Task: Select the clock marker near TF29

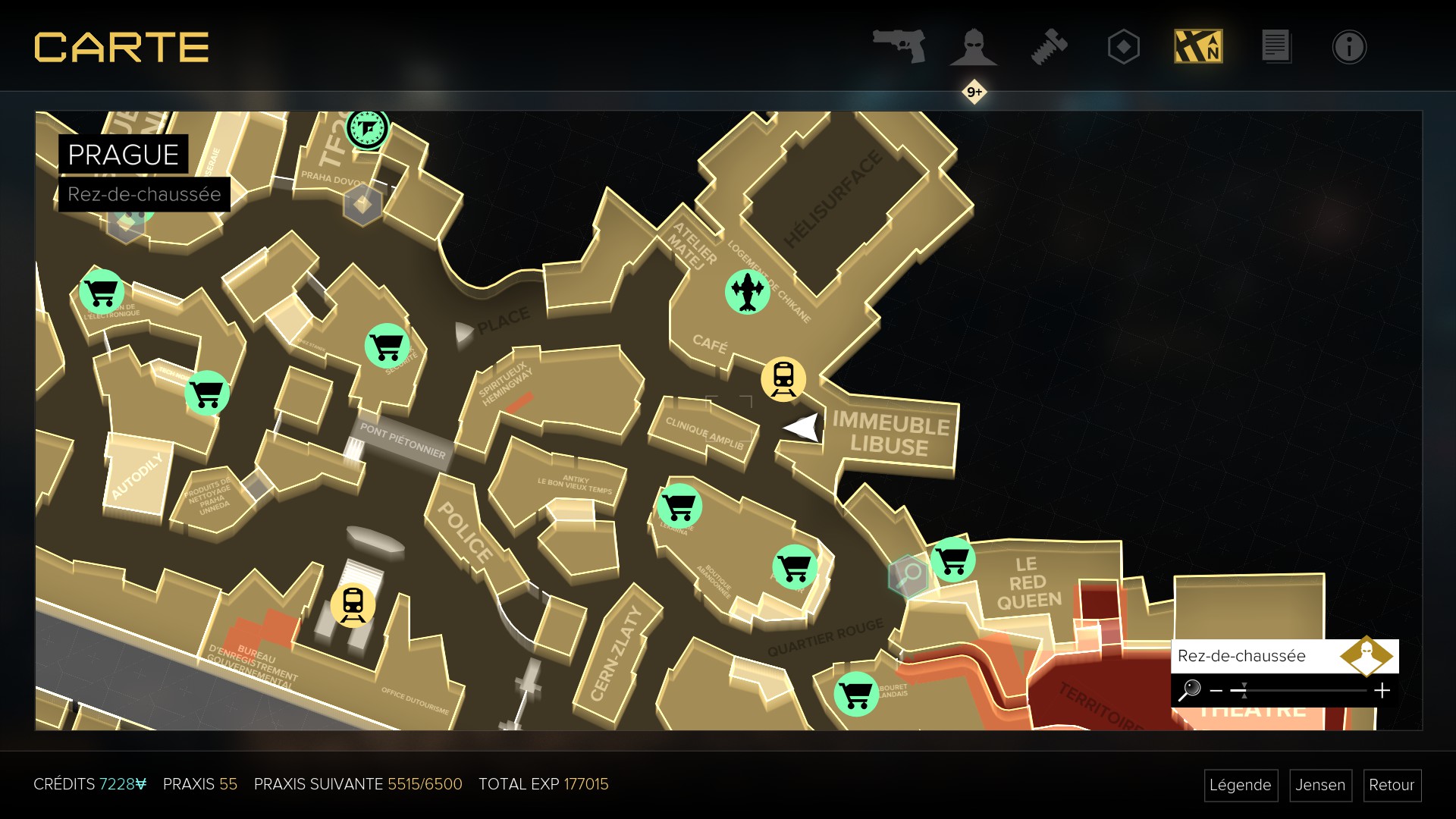Action: pos(367,129)
